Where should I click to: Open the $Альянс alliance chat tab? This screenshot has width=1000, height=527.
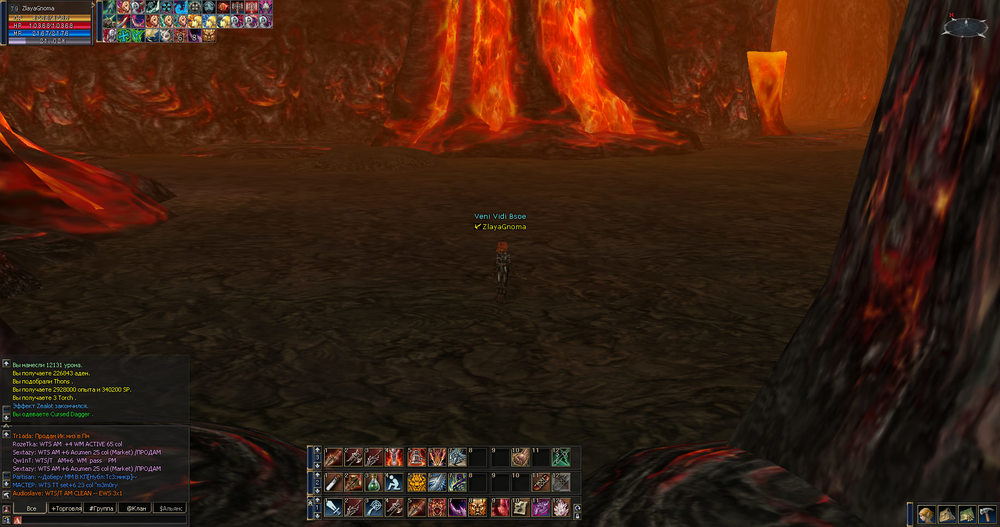169,508
